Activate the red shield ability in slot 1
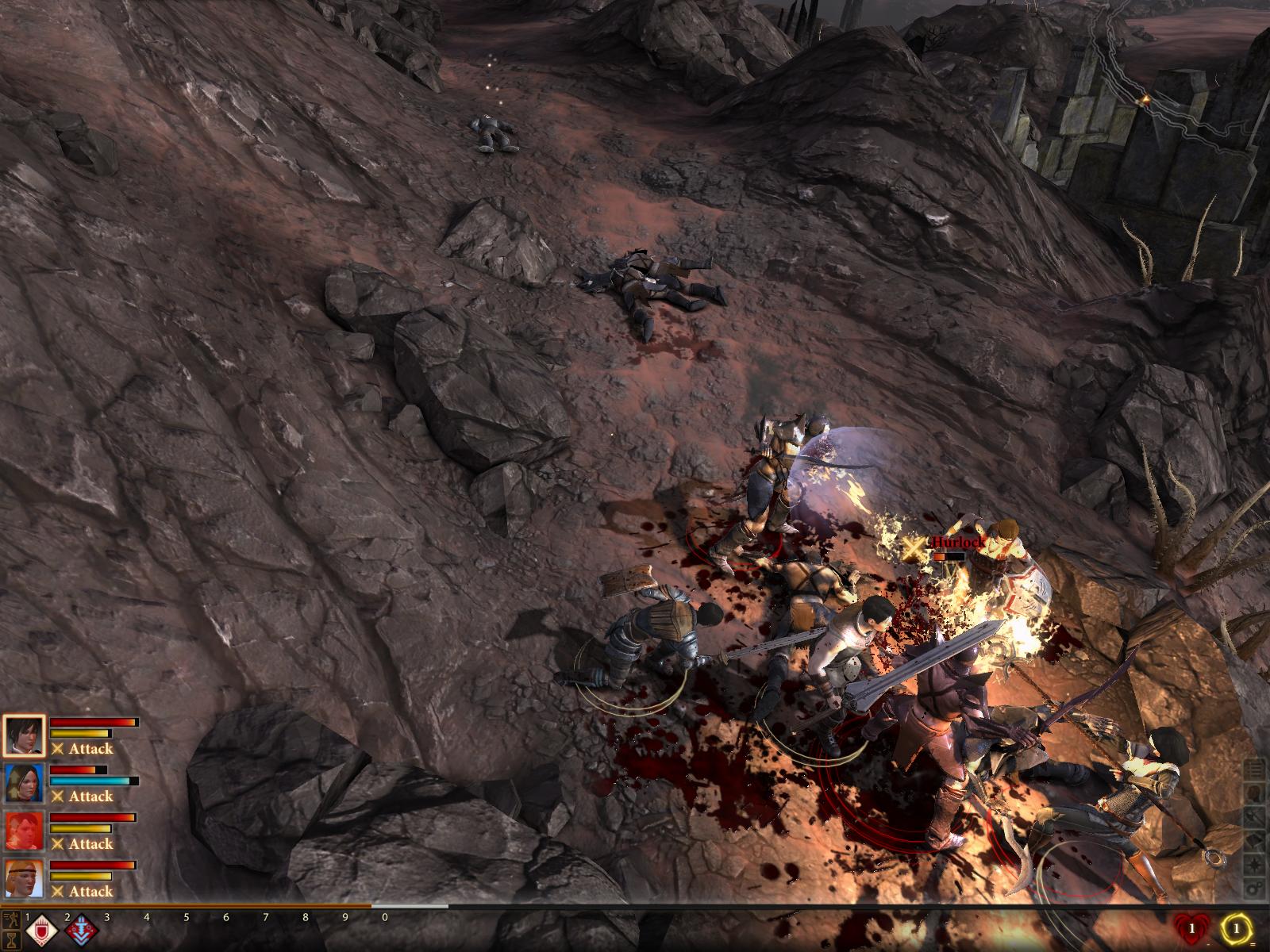1270x952 pixels. click(40, 931)
